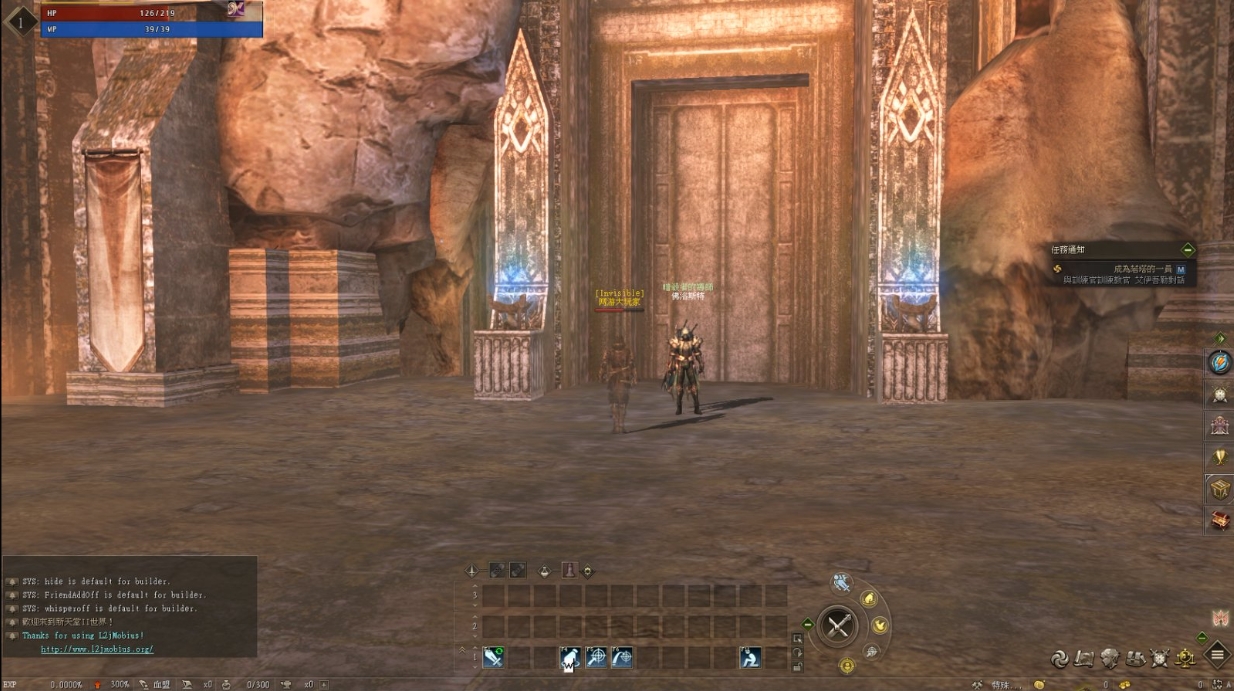Image resolution: width=1234 pixels, height=691 pixels.
Task: Open the golden crate side icon
Action: tap(1220, 489)
